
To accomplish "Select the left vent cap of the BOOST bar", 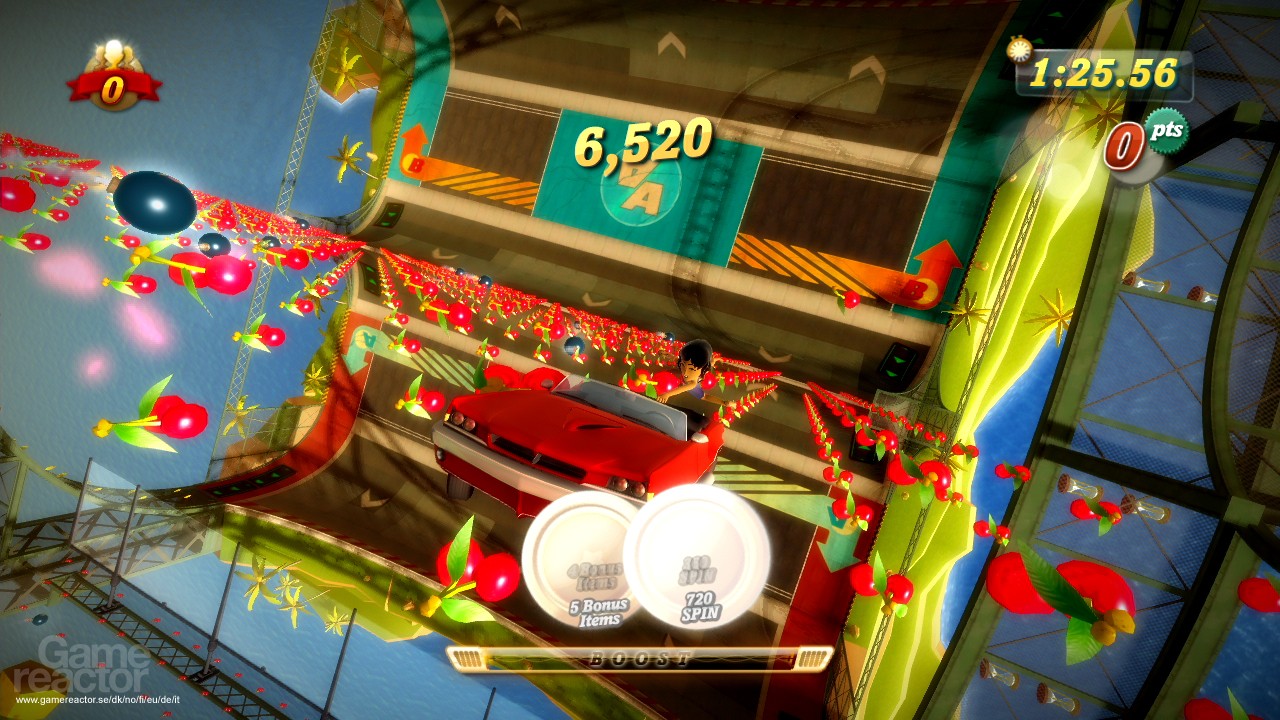I will tap(470, 656).
